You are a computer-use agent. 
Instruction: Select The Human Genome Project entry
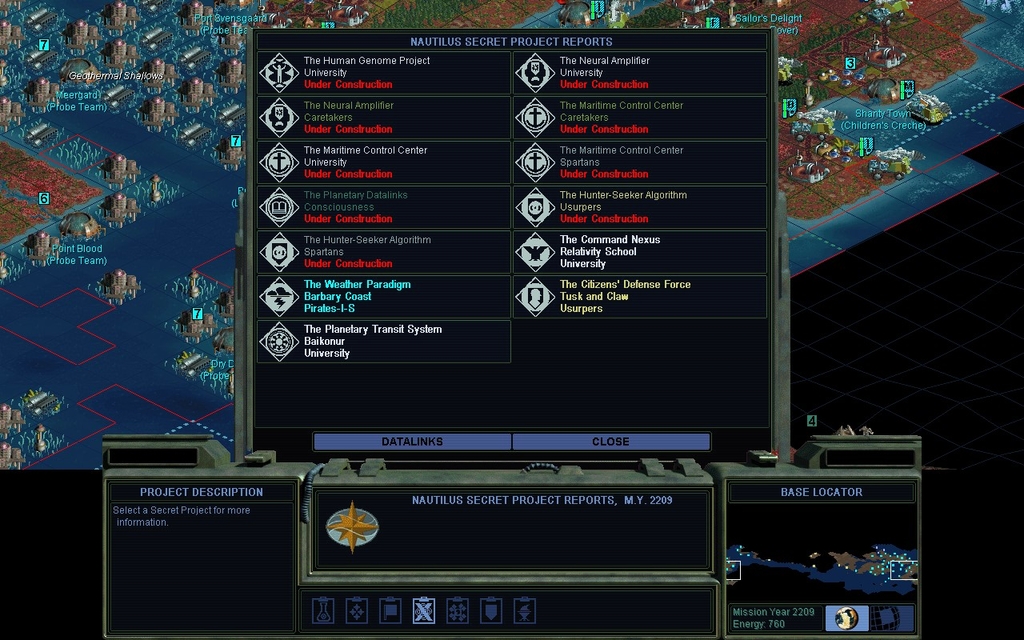pyautogui.click(x=384, y=73)
